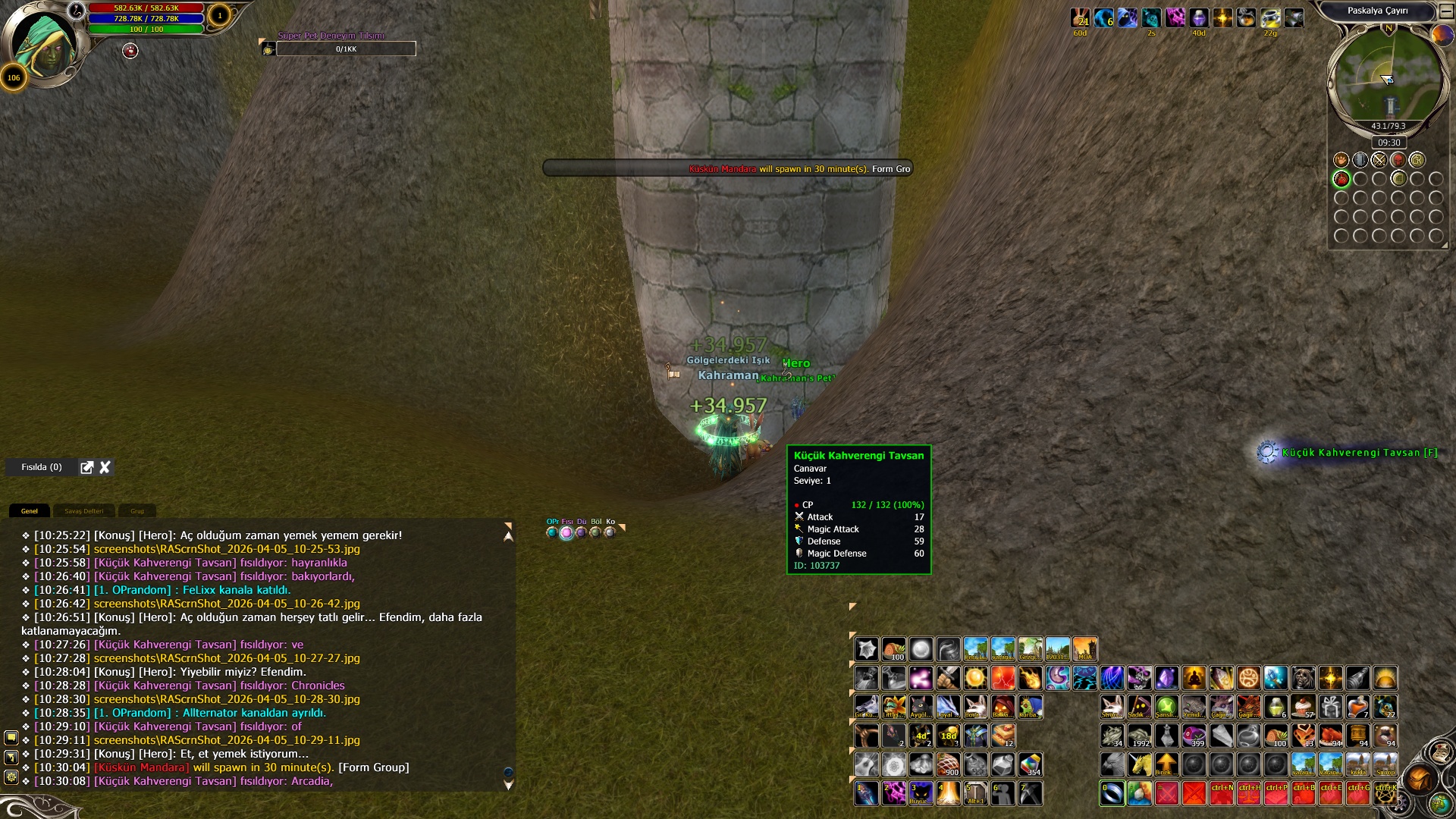Activate the fireball skill icon

[x=1030, y=677]
